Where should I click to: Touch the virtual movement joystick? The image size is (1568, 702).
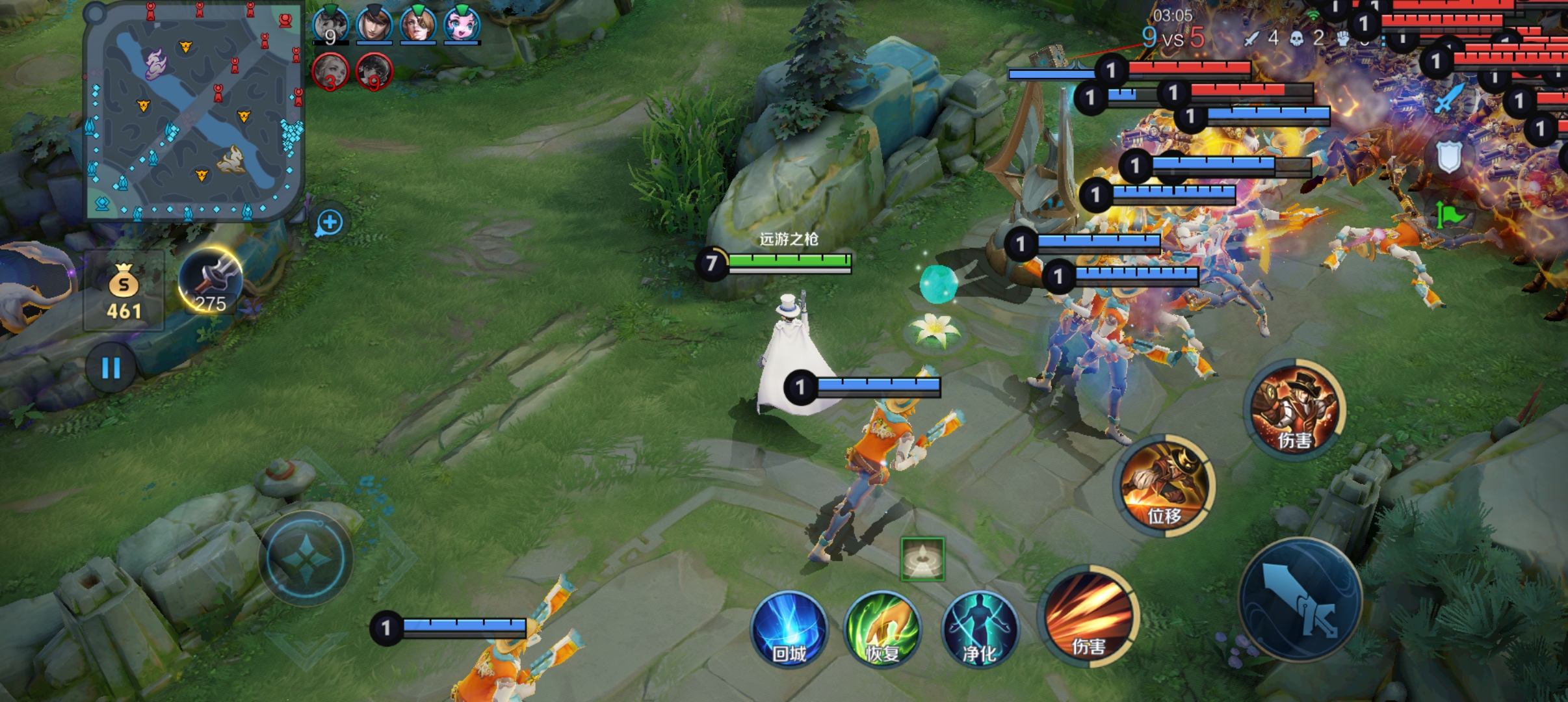tap(306, 558)
